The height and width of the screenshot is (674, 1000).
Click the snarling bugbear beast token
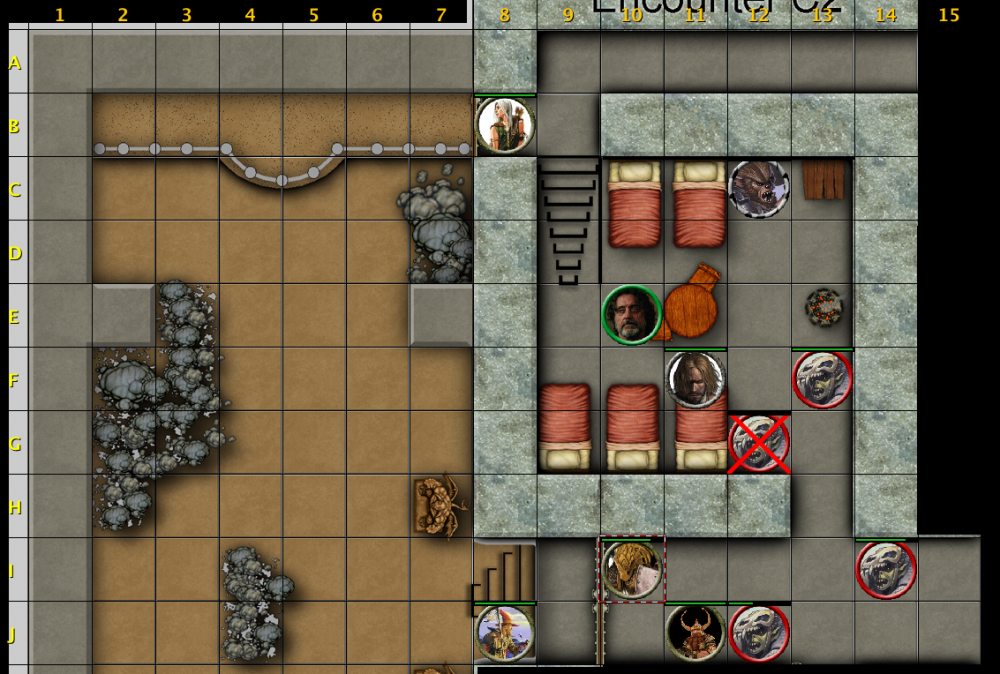pos(759,187)
